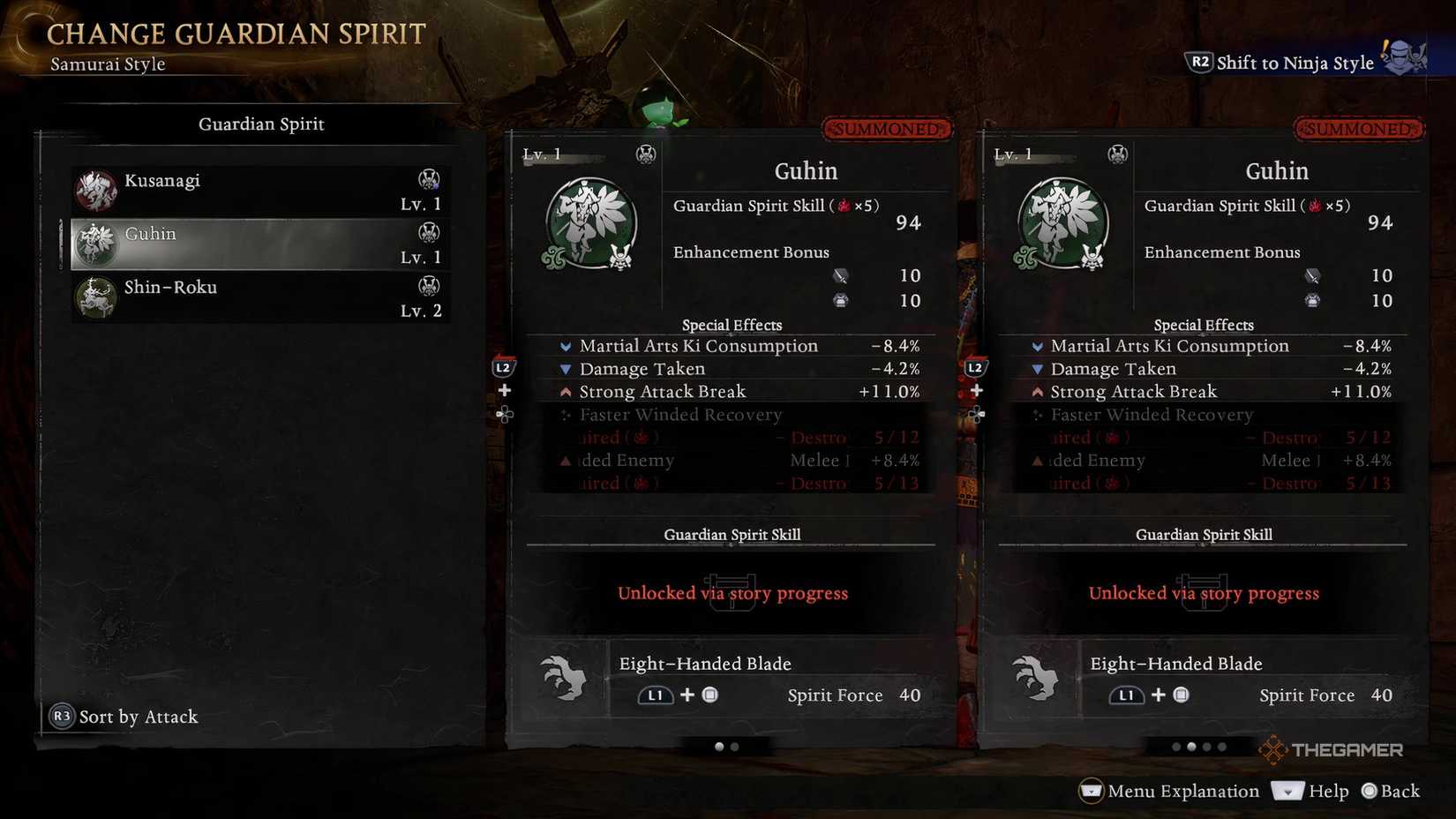Click the helmet enhancement bonus icon
The image size is (1456, 819).
pyautogui.click(x=839, y=300)
